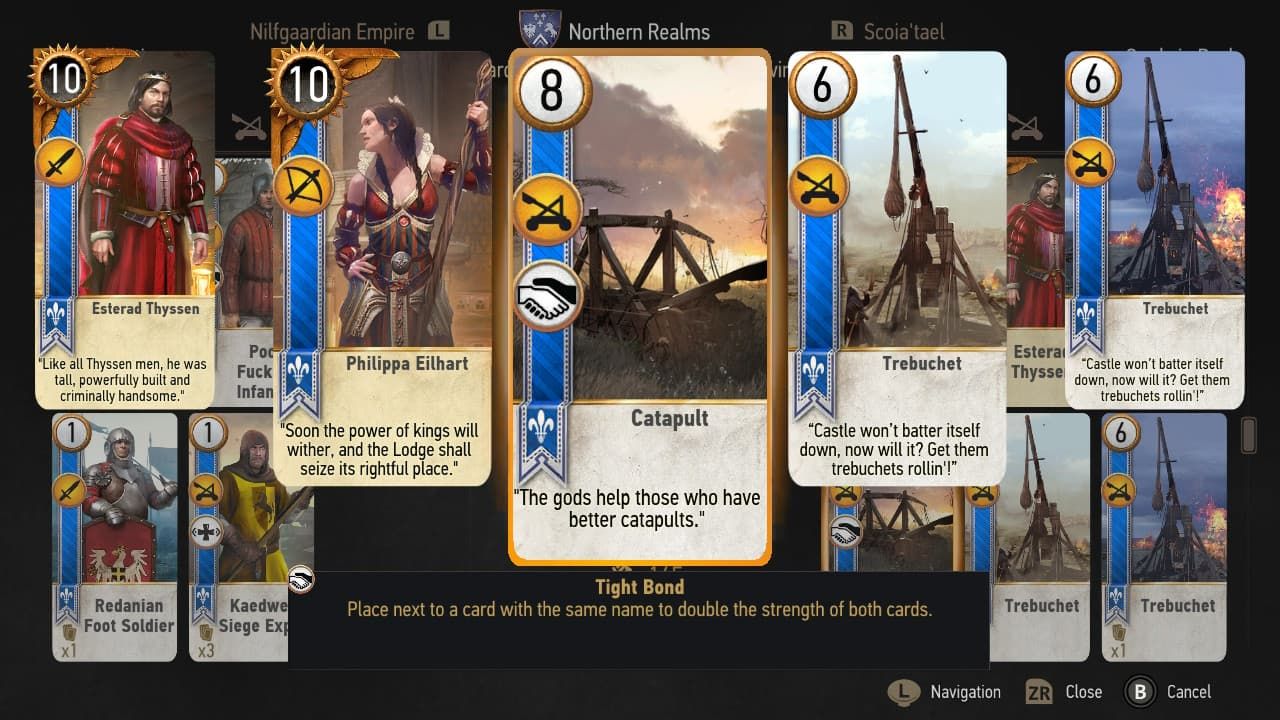Click the L Navigation prompt
This screenshot has height=720, width=1280.
(942, 691)
